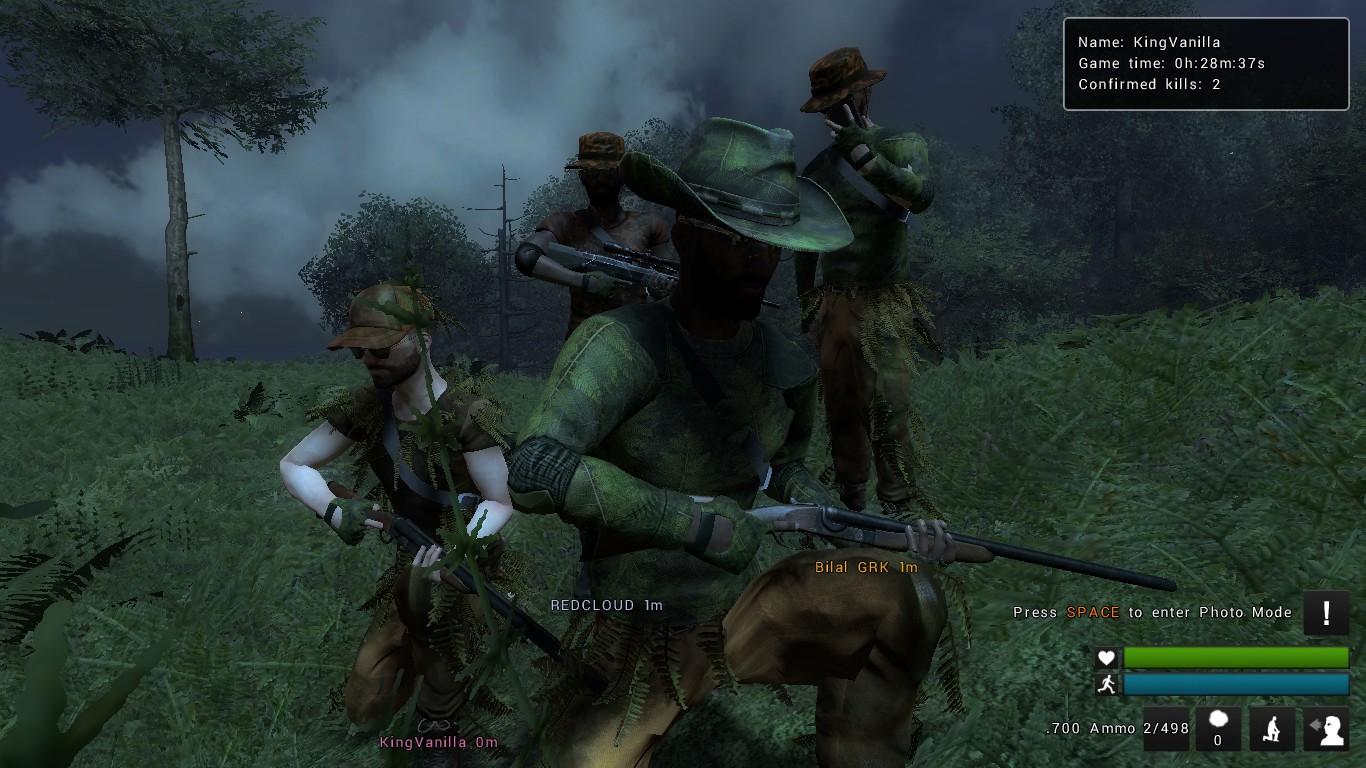Select the running stamina icon
This screenshot has height=768, width=1366.
click(1105, 685)
